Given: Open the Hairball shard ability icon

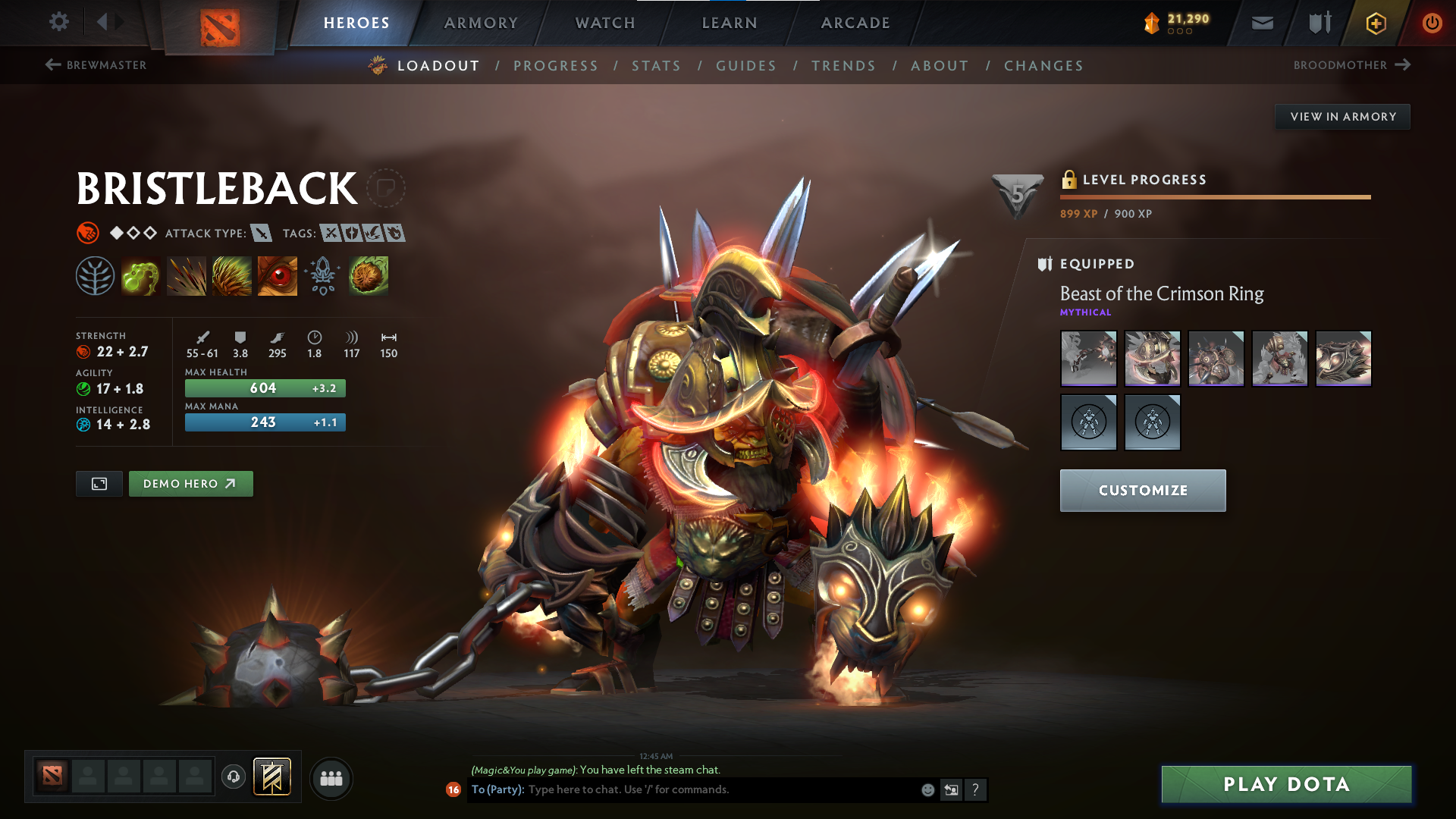Looking at the screenshot, I should pyautogui.click(x=369, y=275).
